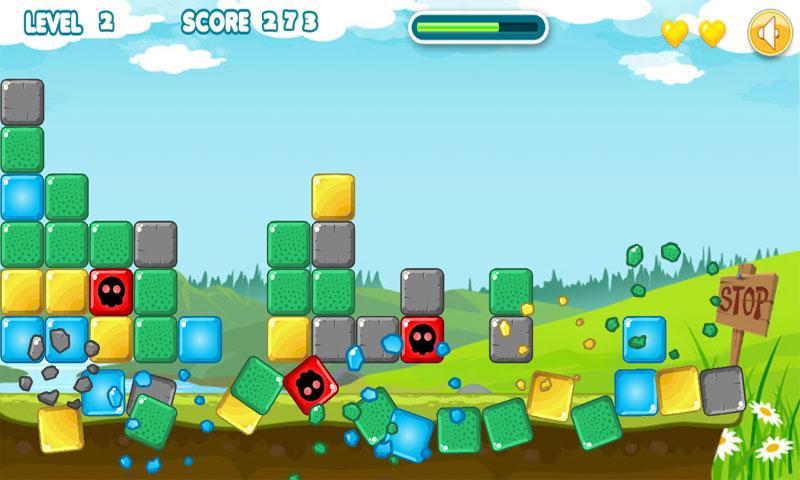Toggle the sound speaker button
The height and width of the screenshot is (480, 800).
(x=768, y=33)
